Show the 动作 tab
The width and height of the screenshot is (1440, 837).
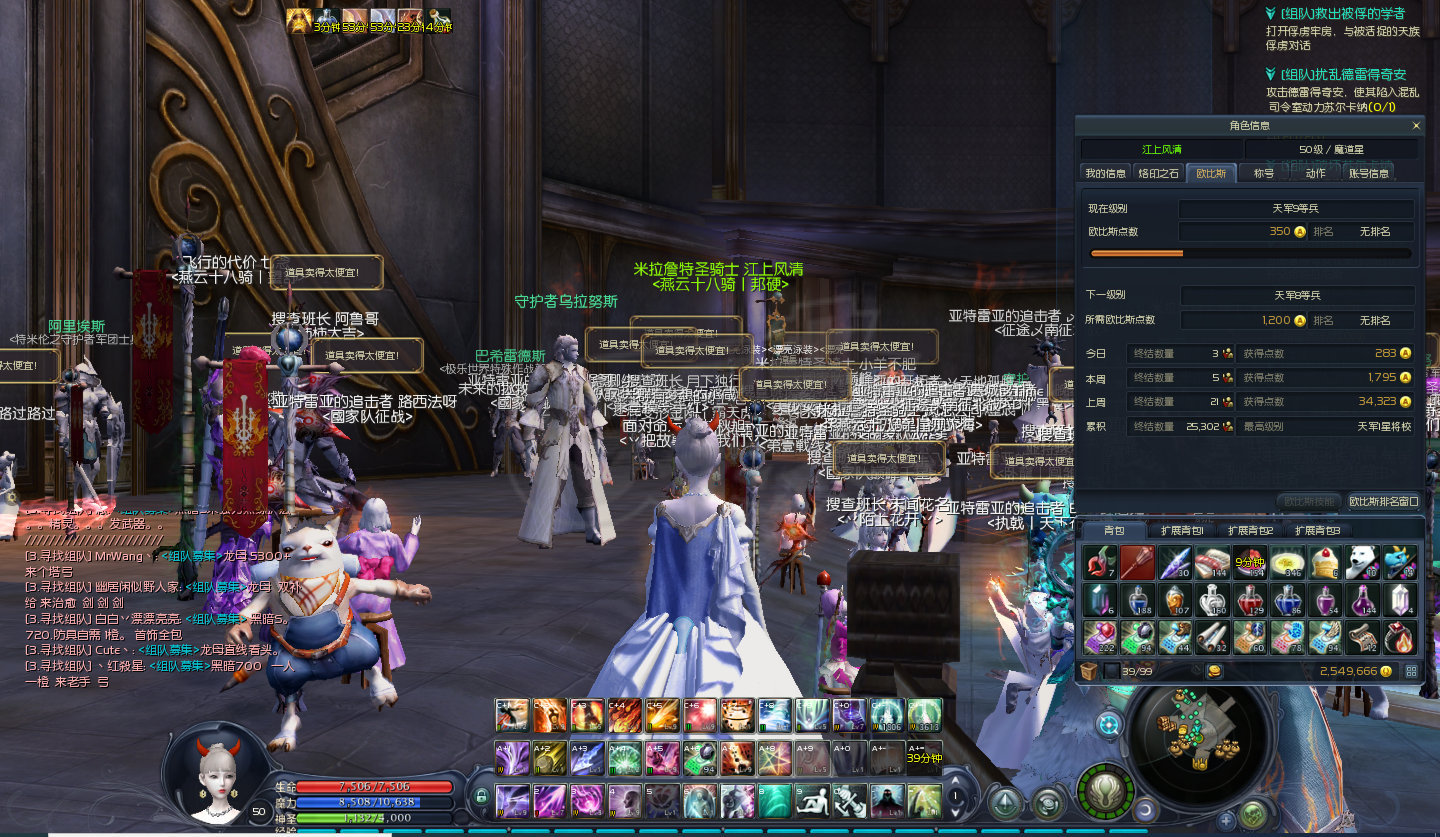[x=1315, y=173]
